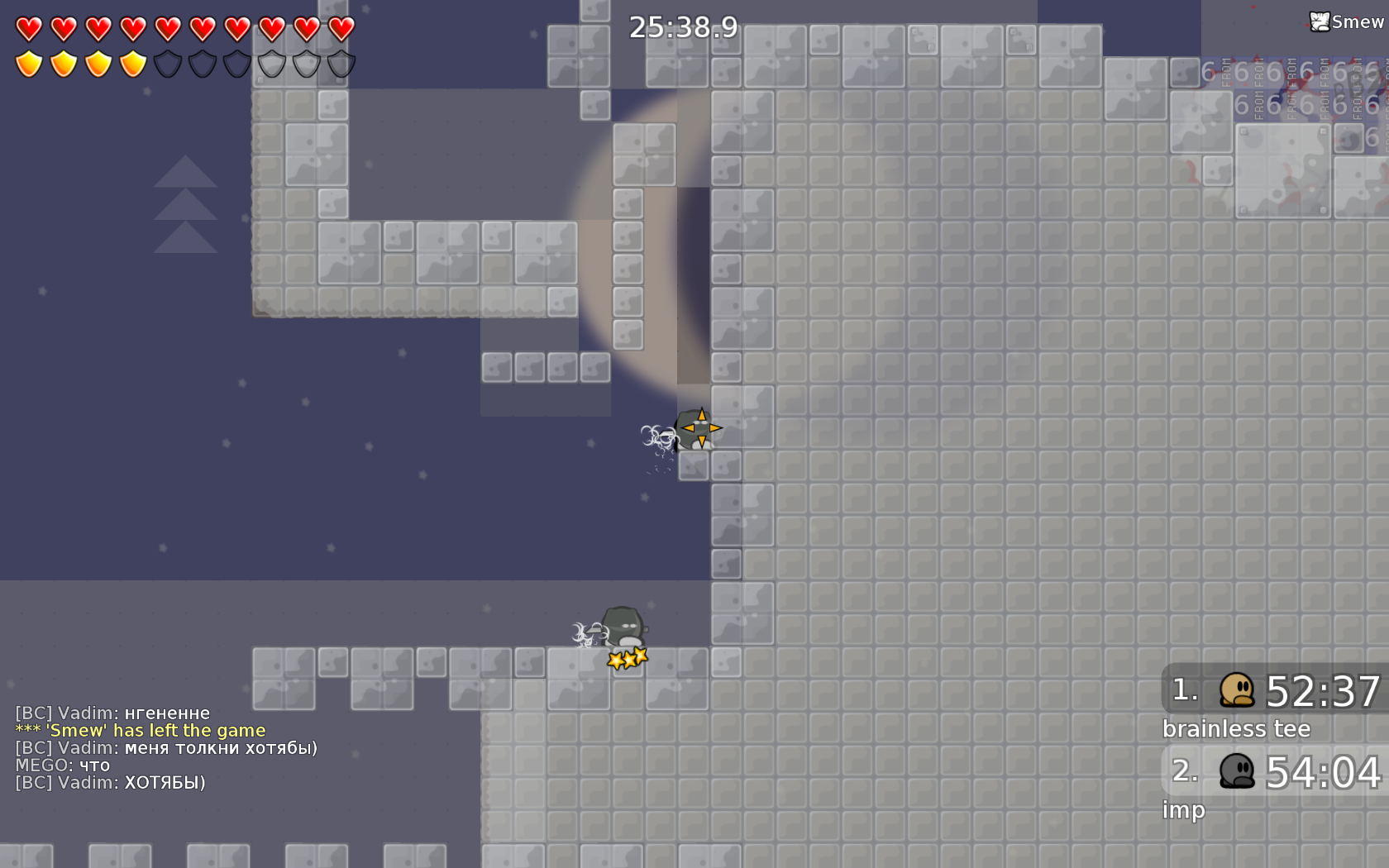Click the three gold checkpoint stars
1389x868 pixels.
[x=627, y=659]
